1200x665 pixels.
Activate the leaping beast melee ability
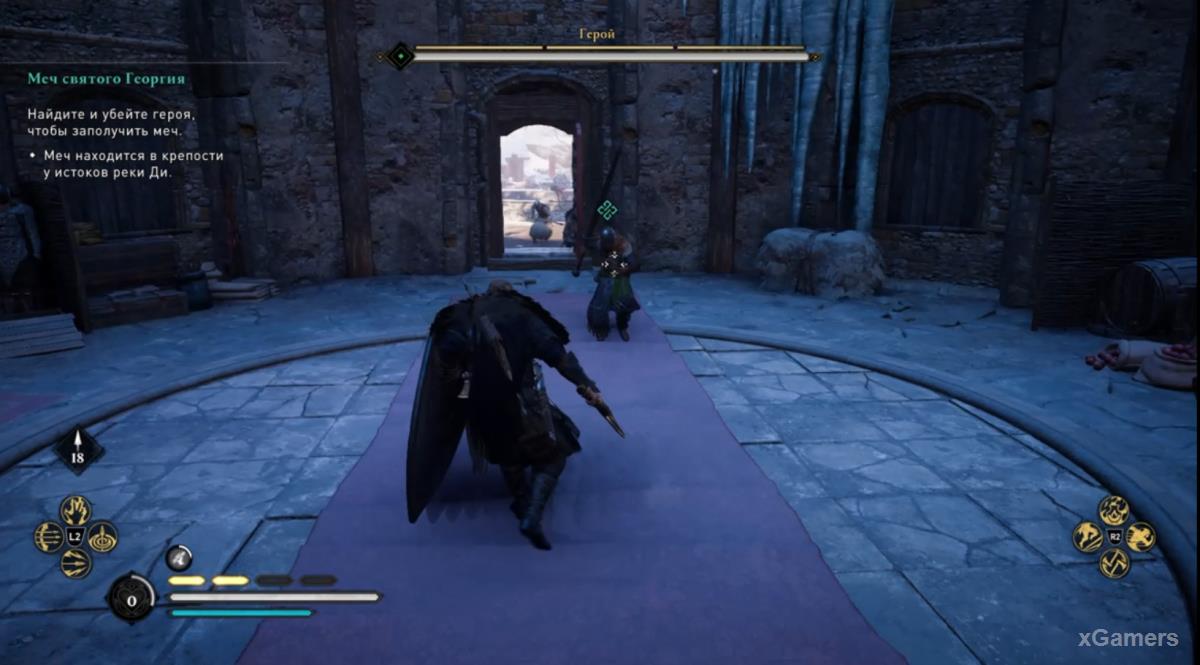1141,537
